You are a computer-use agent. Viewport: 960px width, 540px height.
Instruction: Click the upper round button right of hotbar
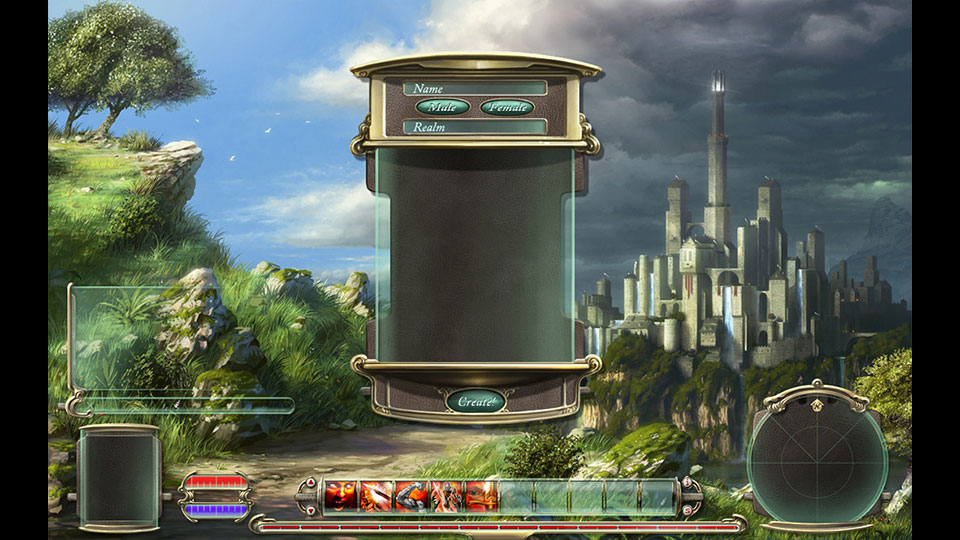[686, 484]
